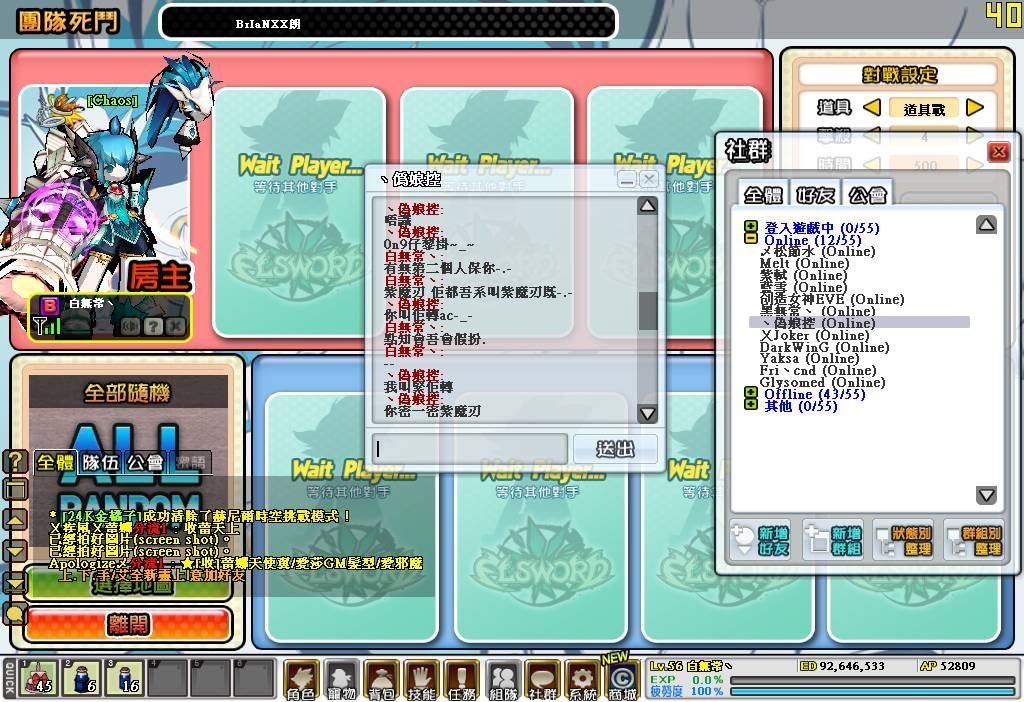This screenshot has height=702, width=1024.
Task: Close the 偽娘控 whisper chat window
Action: coord(649,179)
